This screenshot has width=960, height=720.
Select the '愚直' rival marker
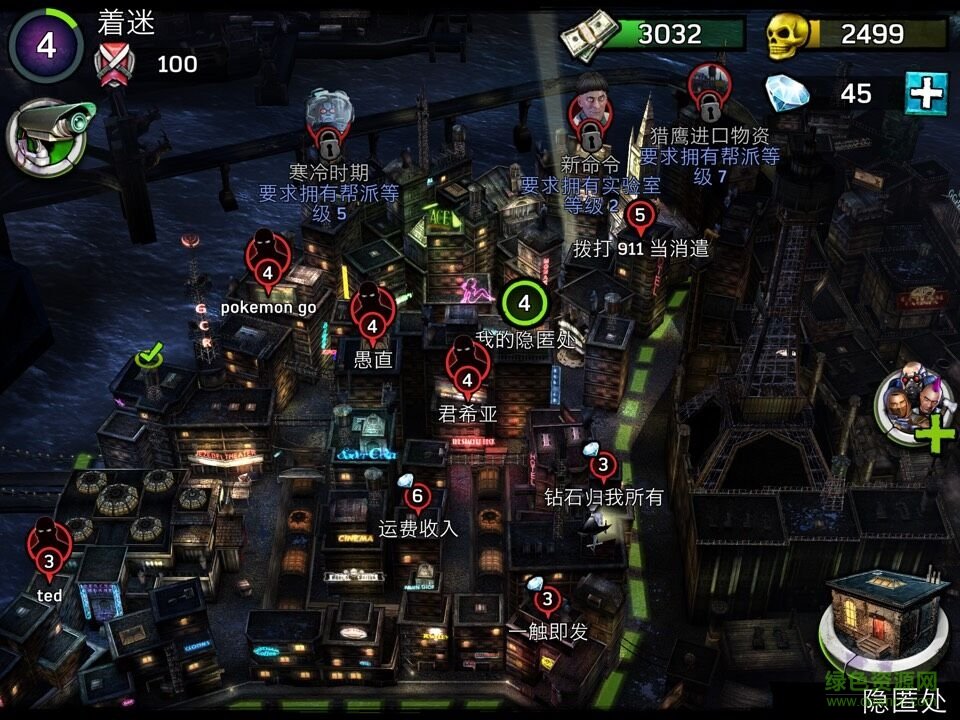(372, 317)
